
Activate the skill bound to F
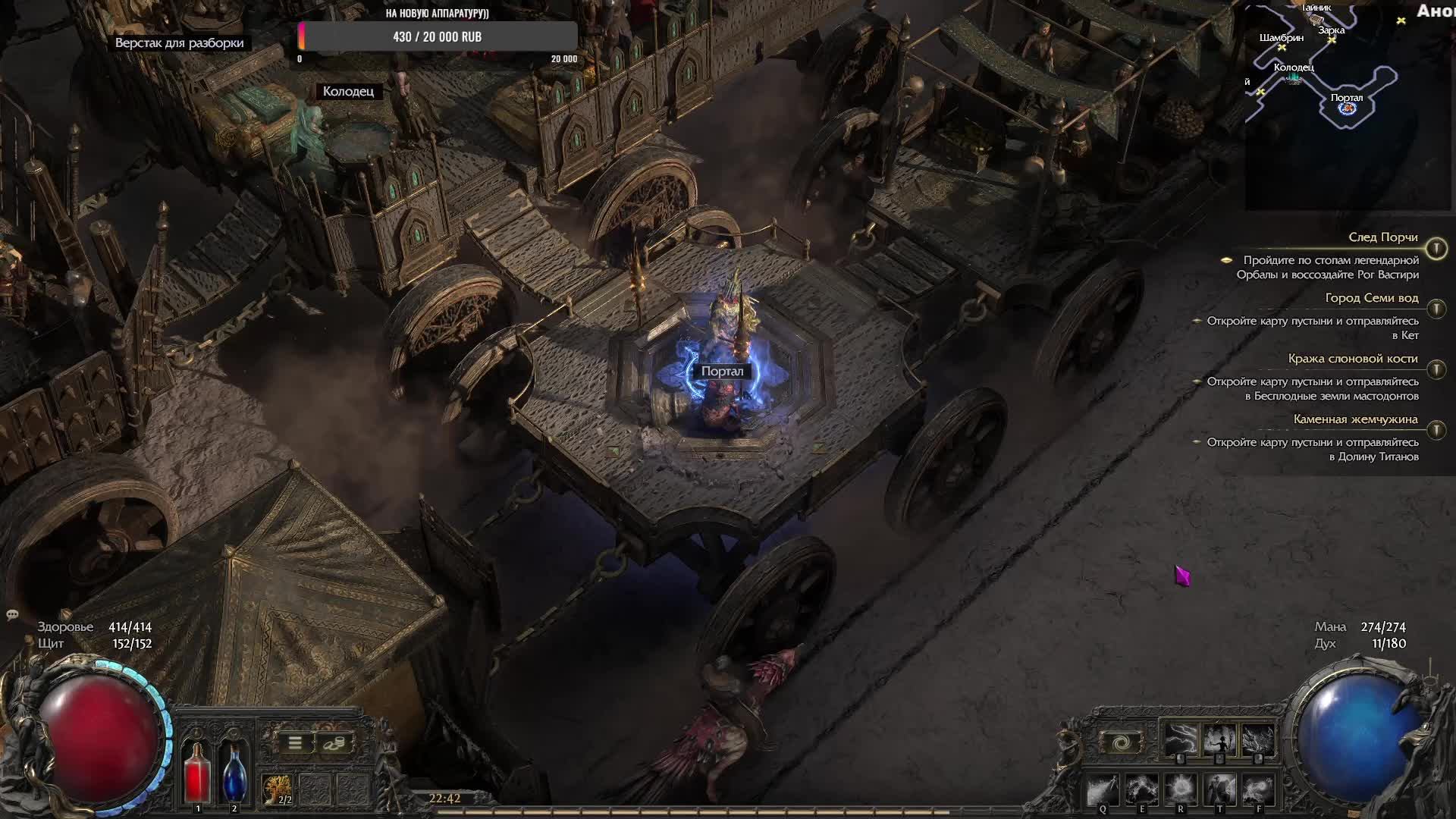(1258, 791)
